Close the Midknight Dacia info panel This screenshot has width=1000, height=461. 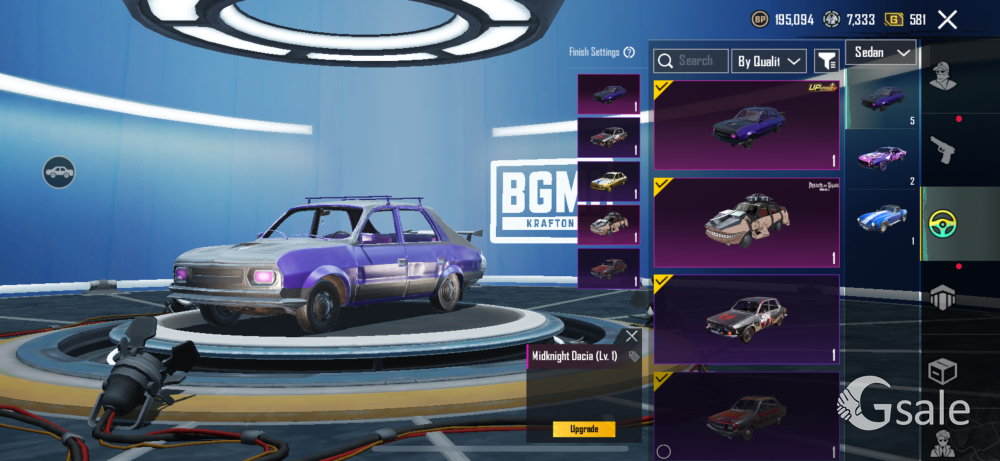click(631, 336)
